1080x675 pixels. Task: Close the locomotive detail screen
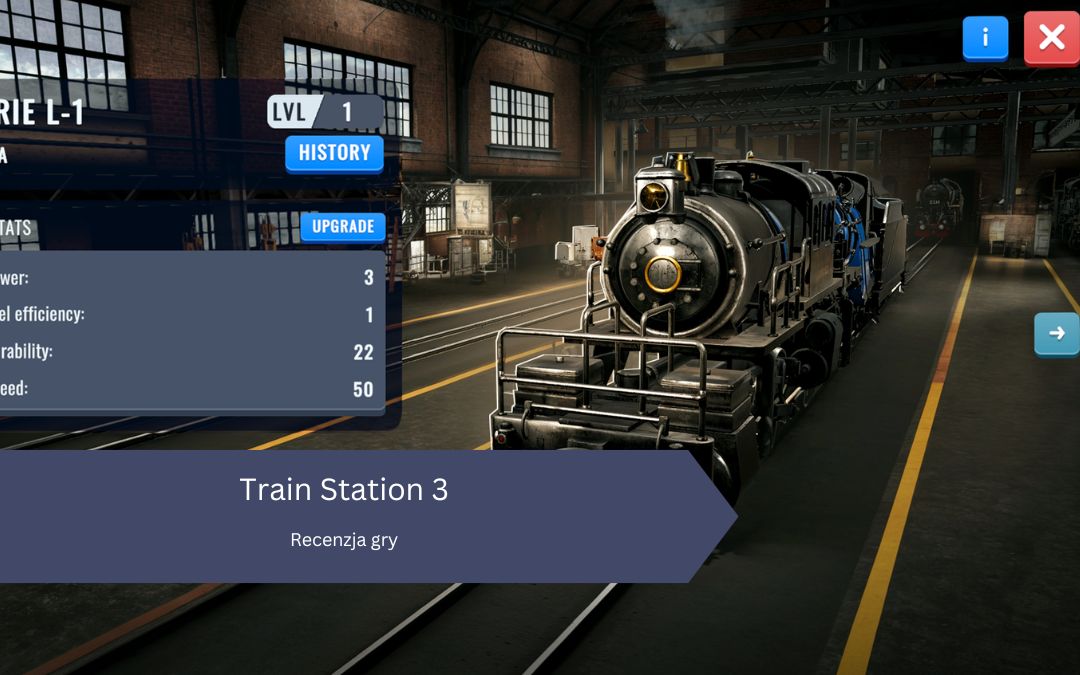tap(1051, 38)
